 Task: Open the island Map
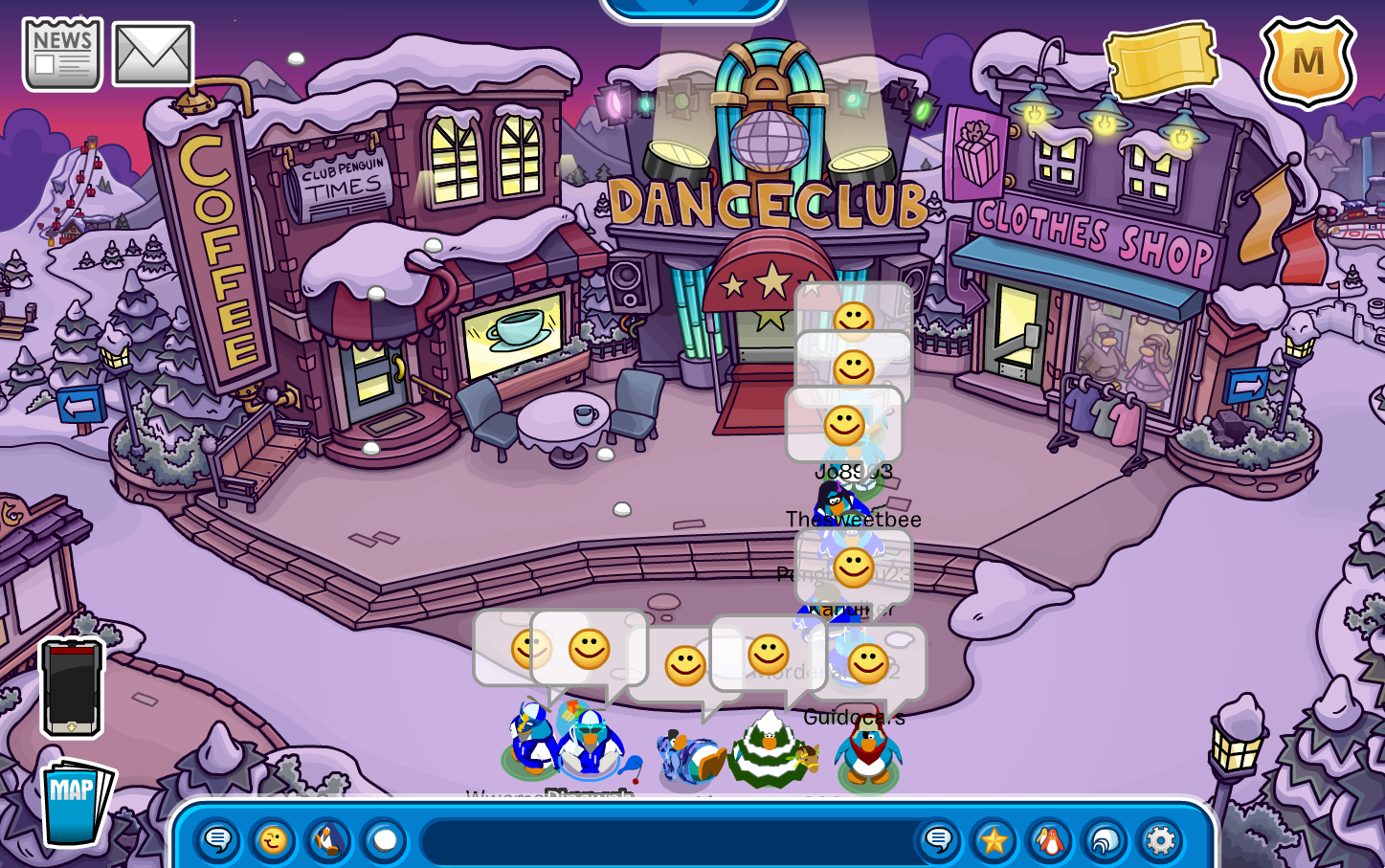(75, 802)
